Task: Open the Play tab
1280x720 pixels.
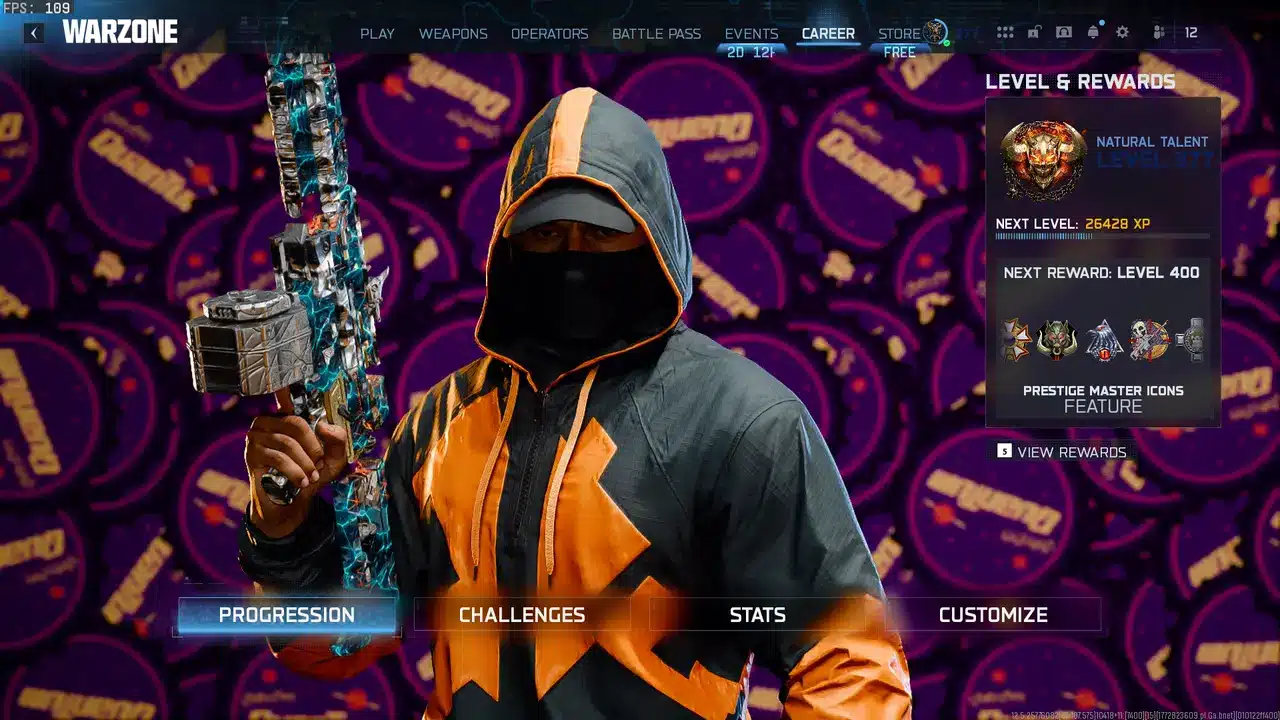Action: click(377, 34)
